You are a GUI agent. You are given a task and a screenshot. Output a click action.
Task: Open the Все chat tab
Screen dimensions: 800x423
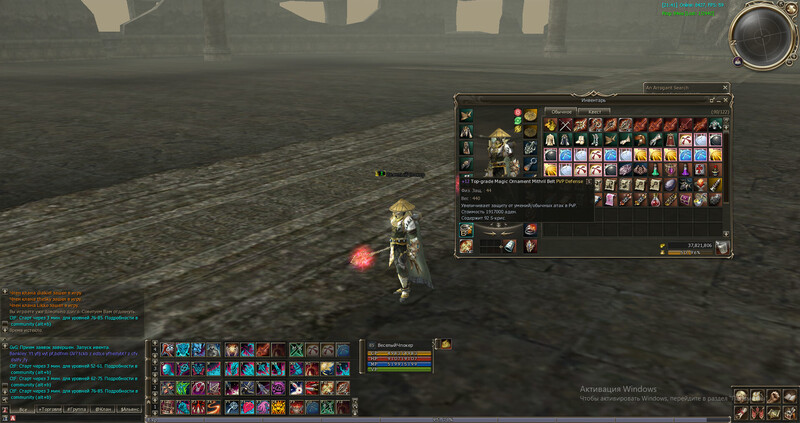22,410
